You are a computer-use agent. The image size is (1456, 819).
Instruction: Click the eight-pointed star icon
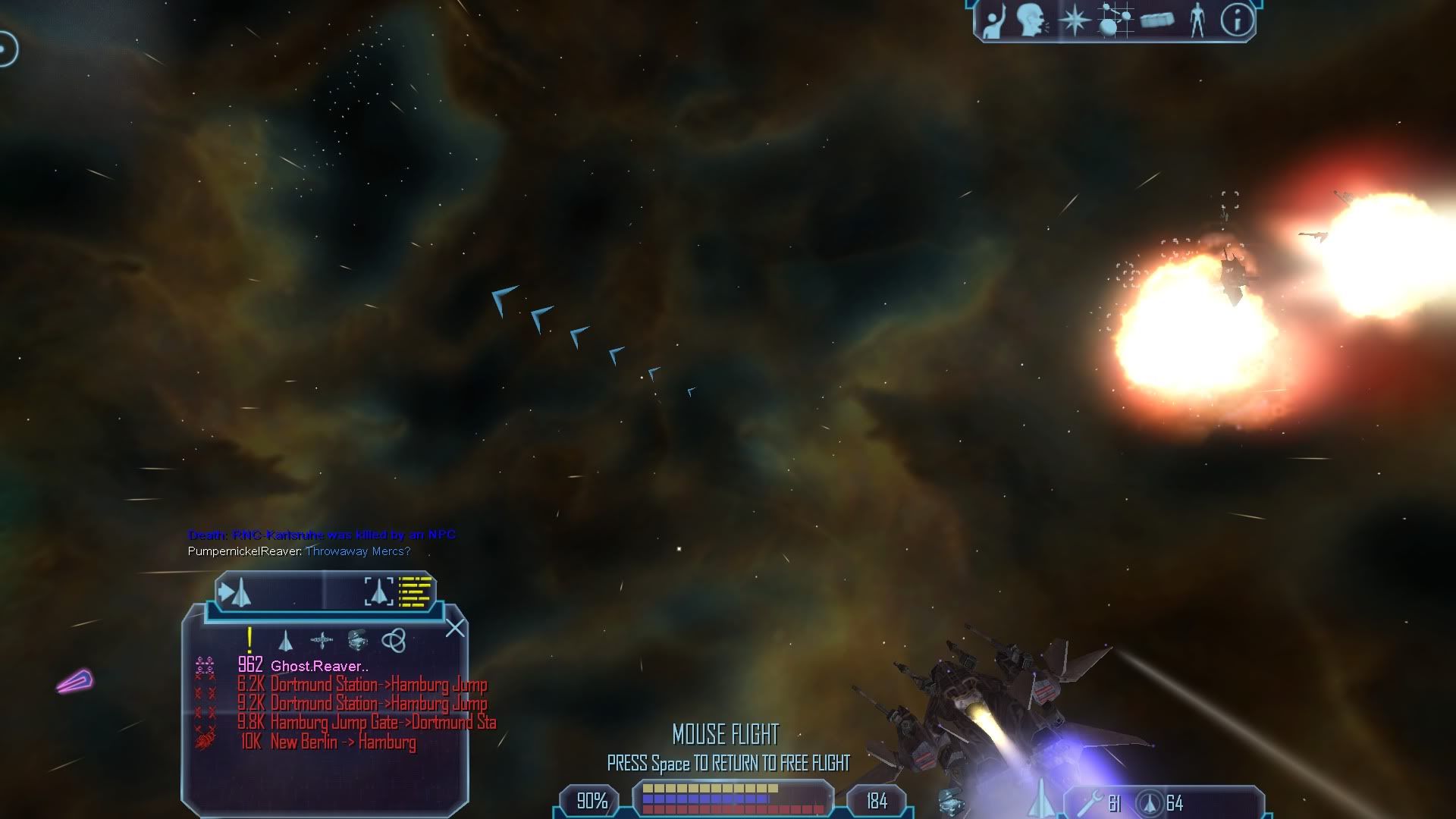tap(1074, 20)
